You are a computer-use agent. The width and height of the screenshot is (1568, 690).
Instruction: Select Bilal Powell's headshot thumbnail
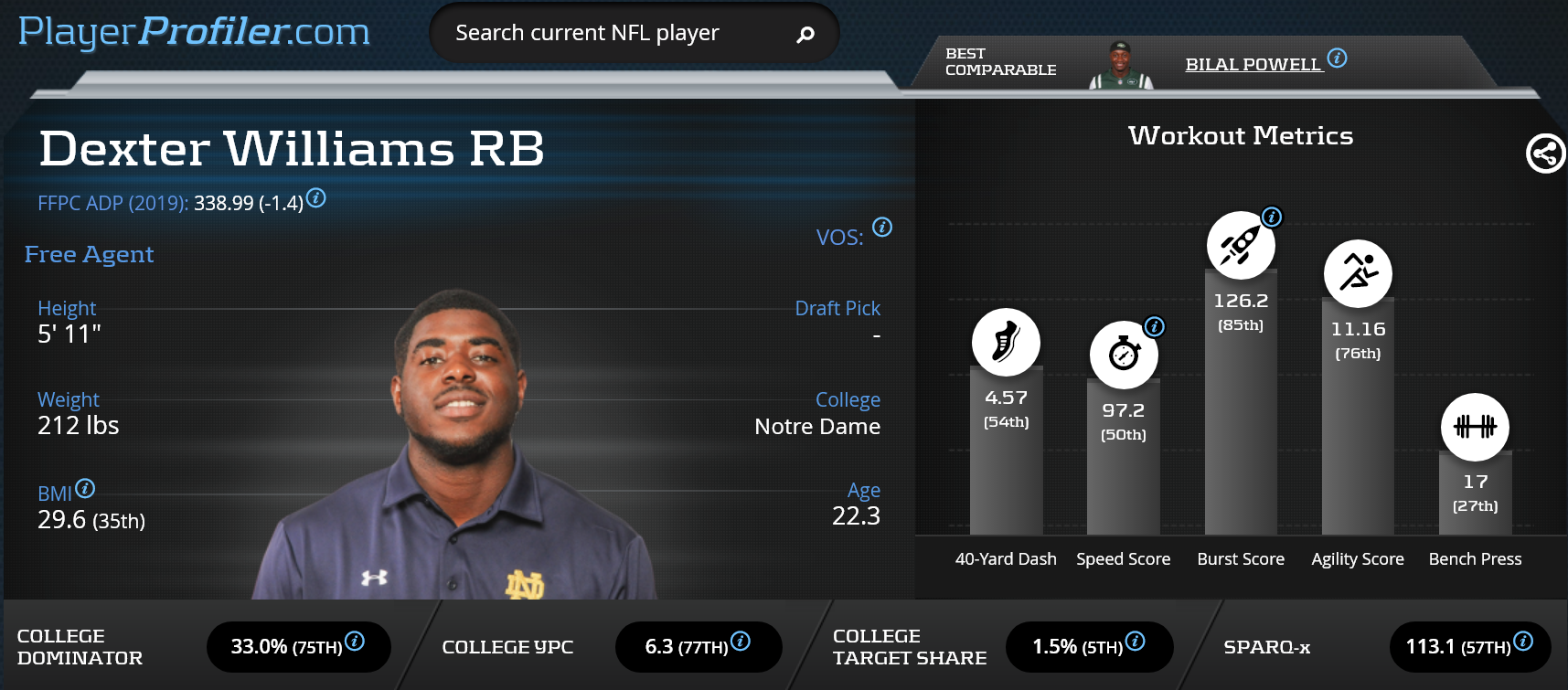(x=1120, y=65)
